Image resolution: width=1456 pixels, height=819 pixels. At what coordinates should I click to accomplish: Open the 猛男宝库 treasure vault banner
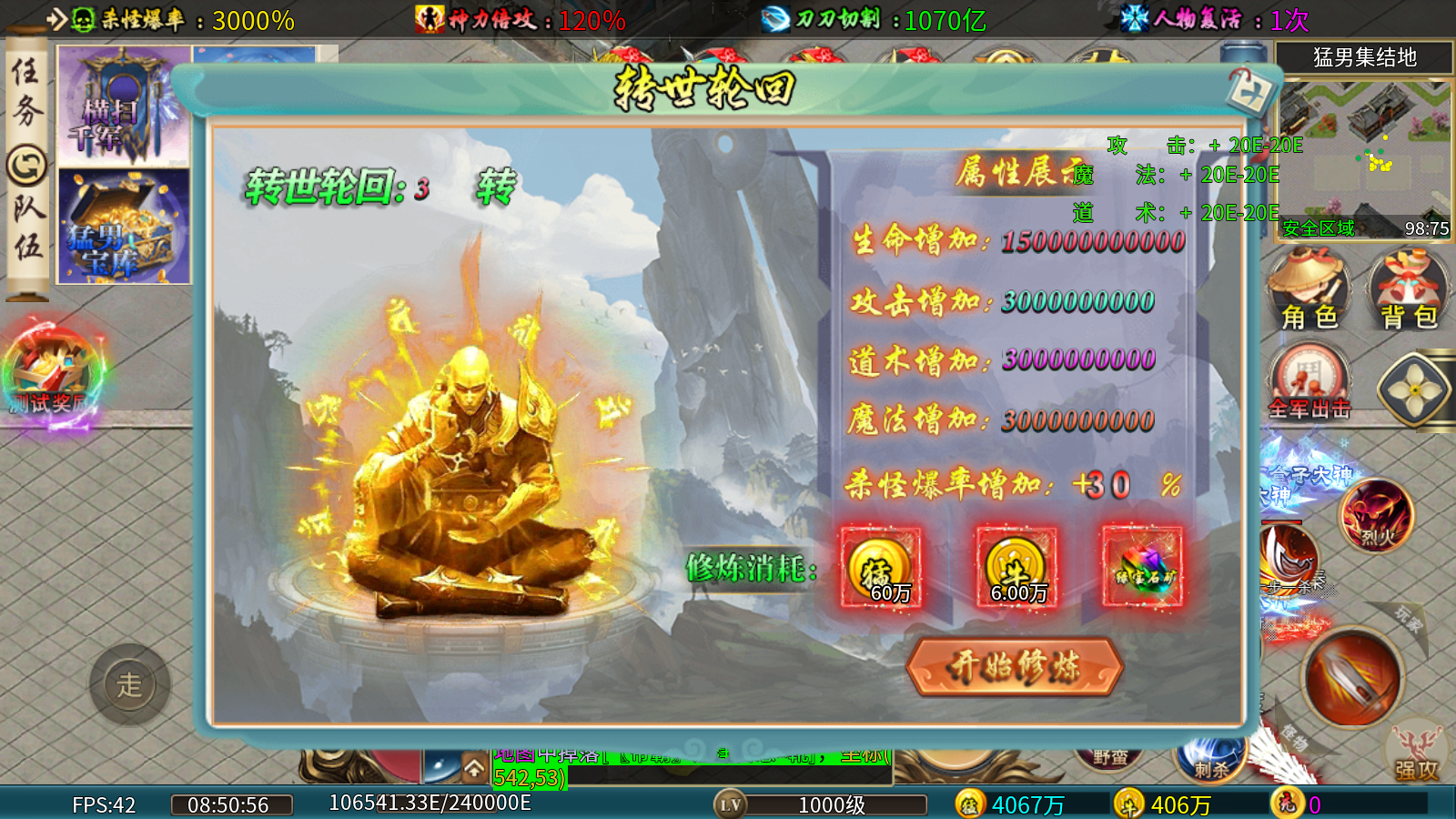124,227
